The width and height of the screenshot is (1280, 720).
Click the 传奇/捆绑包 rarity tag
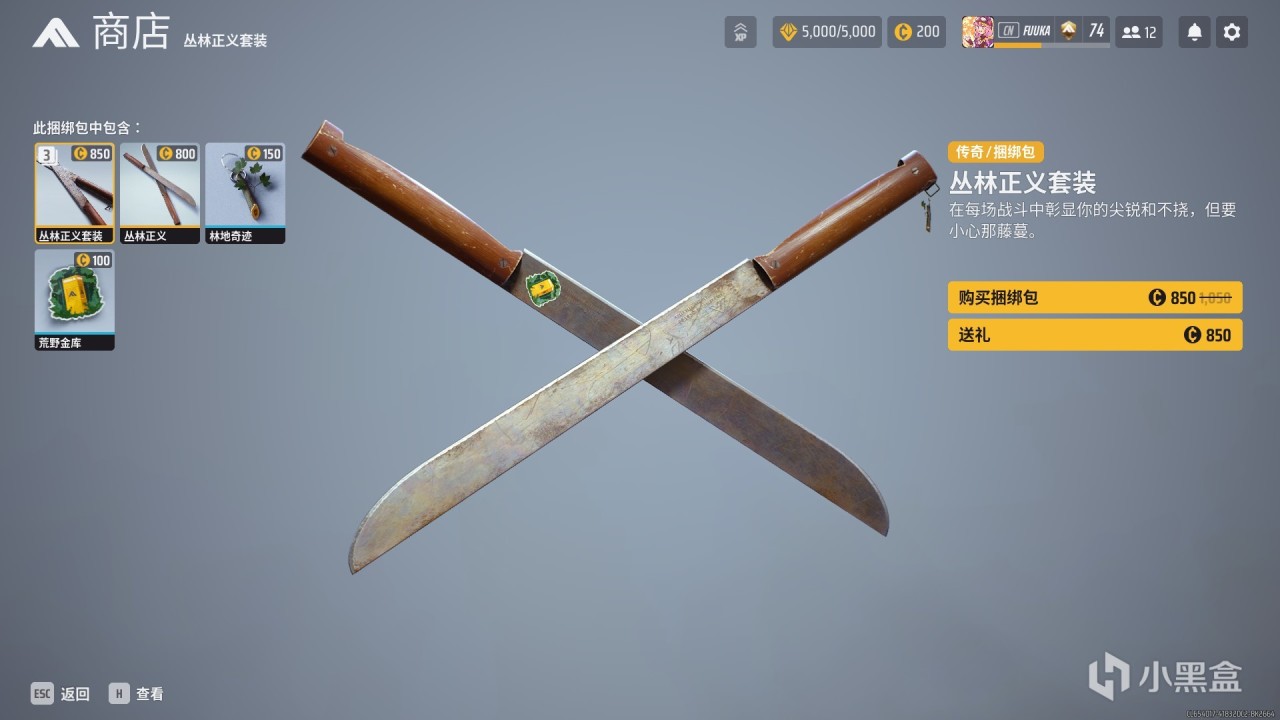pyautogui.click(x=995, y=152)
